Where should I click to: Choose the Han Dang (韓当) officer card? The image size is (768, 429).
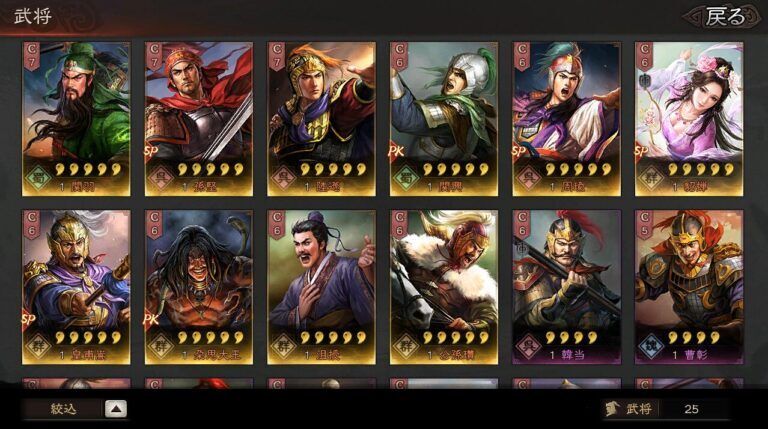566,286
